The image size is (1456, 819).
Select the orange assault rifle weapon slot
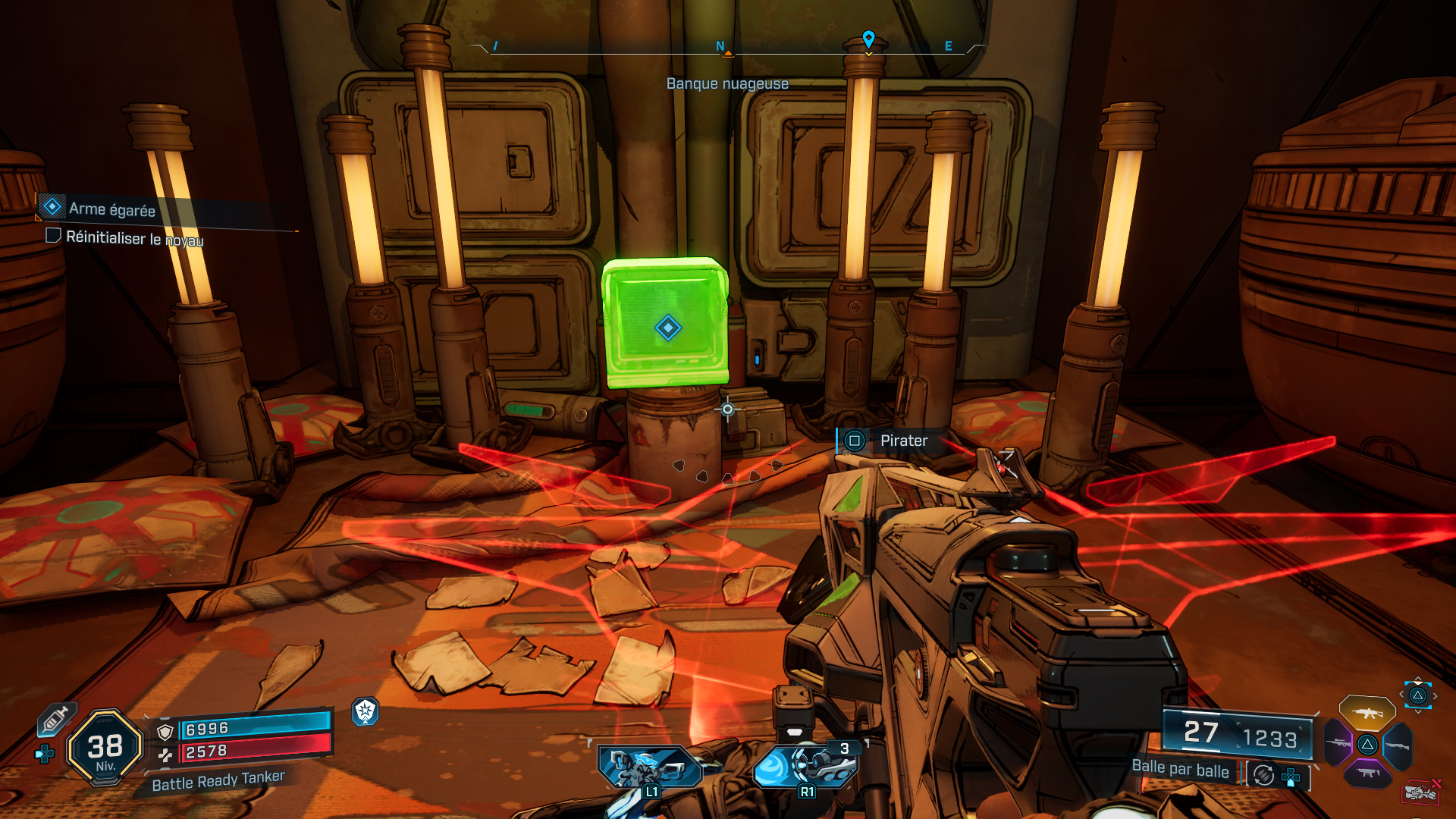tap(1367, 713)
